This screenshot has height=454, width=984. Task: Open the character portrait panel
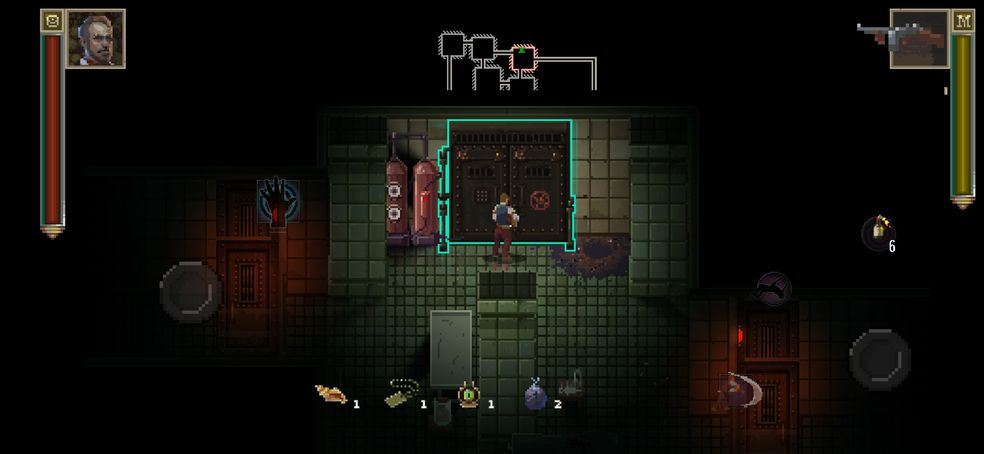coord(95,39)
